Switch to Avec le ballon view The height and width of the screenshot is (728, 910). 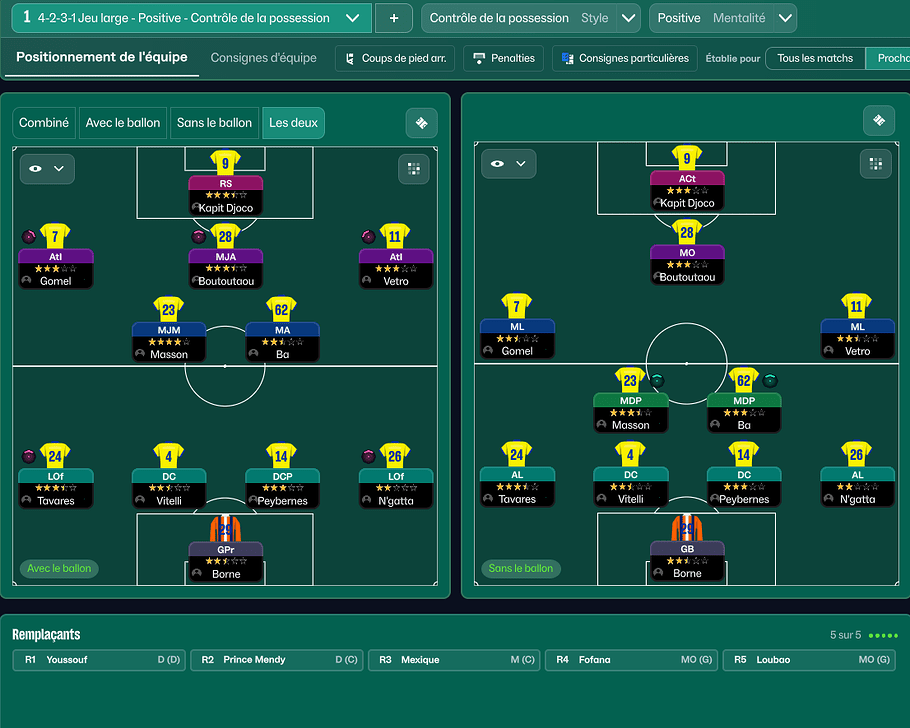[123, 123]
